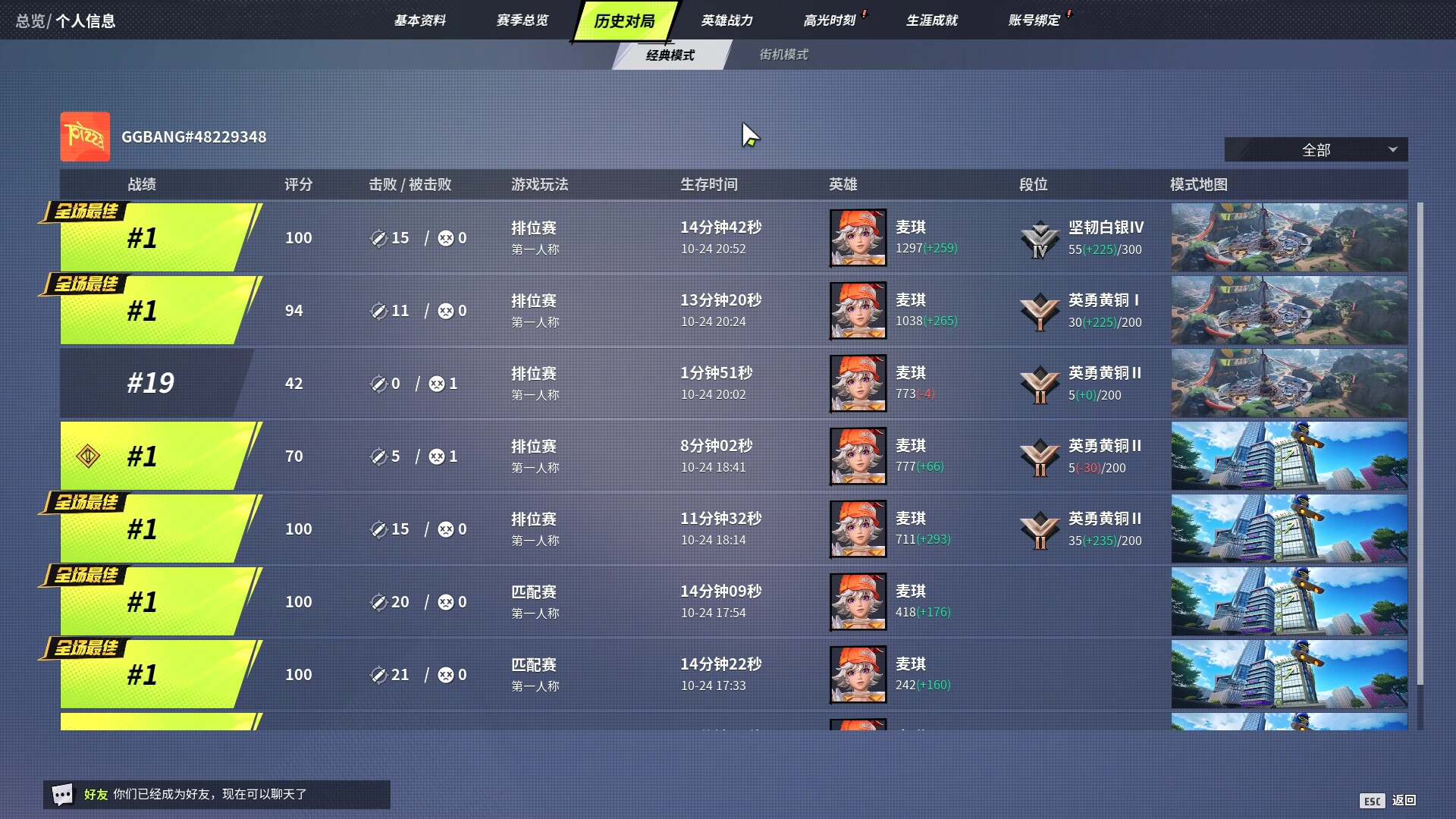This screenshot has width=1456, height=819.
Task: Click the kills icon next to the 15
Action: click(378, 237)
